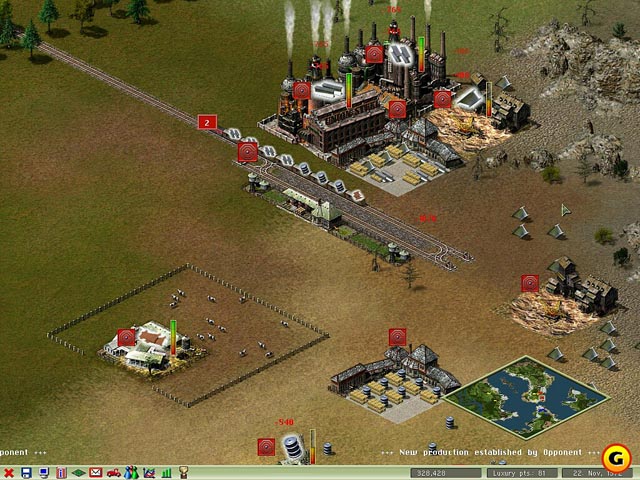Select the green diamond map icon
The height and width of the screenshot is (480, 640).
(78, 472)
